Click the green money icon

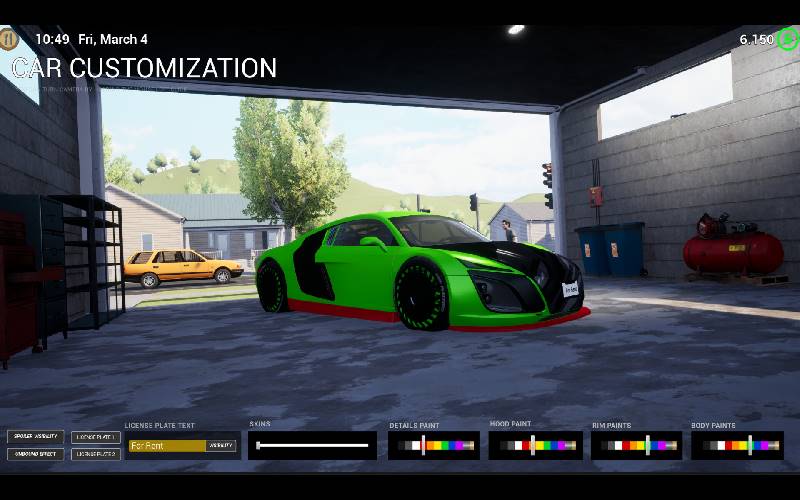(x=788, y=39)
